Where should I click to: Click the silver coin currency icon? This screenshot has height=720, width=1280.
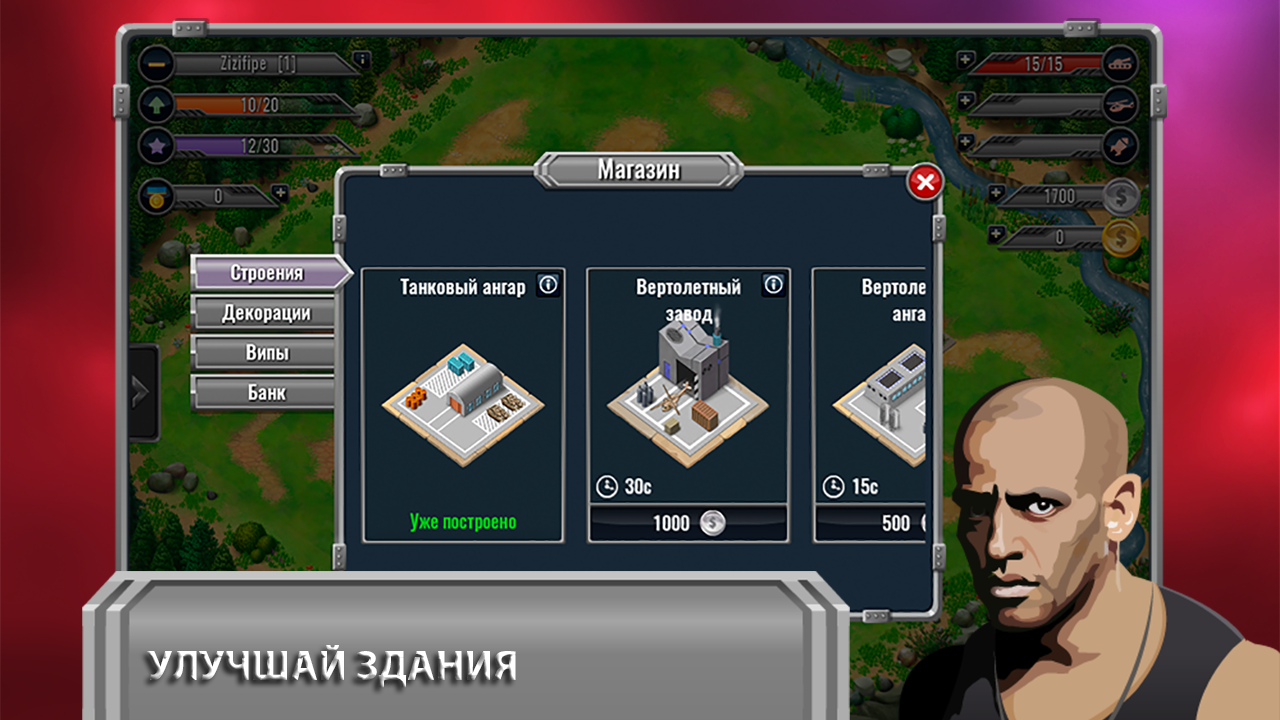[x=1122, y=197]
